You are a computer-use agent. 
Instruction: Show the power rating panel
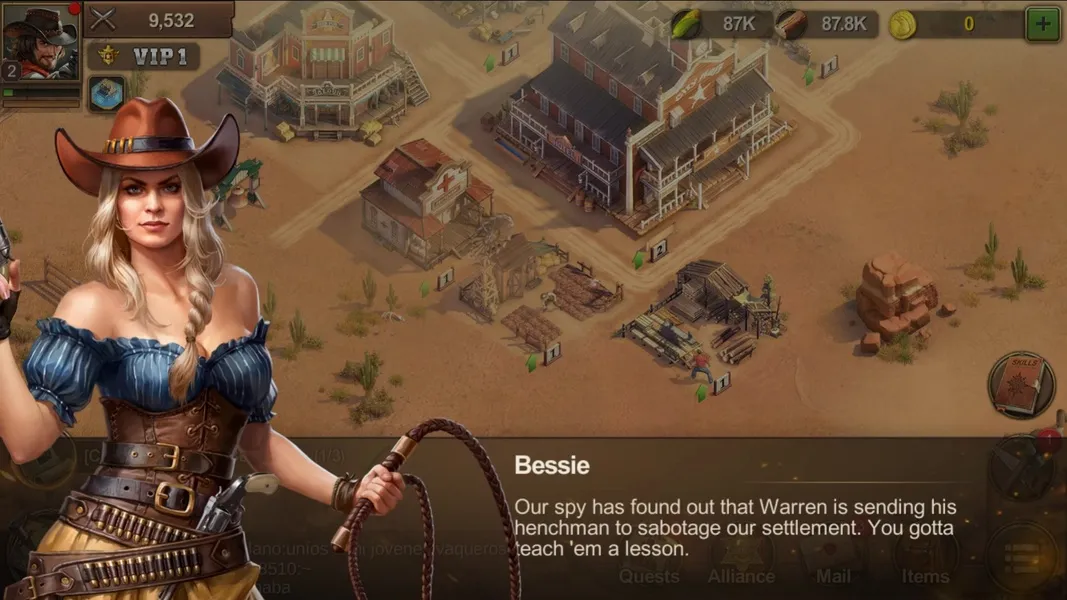click(x=159, y=20)
